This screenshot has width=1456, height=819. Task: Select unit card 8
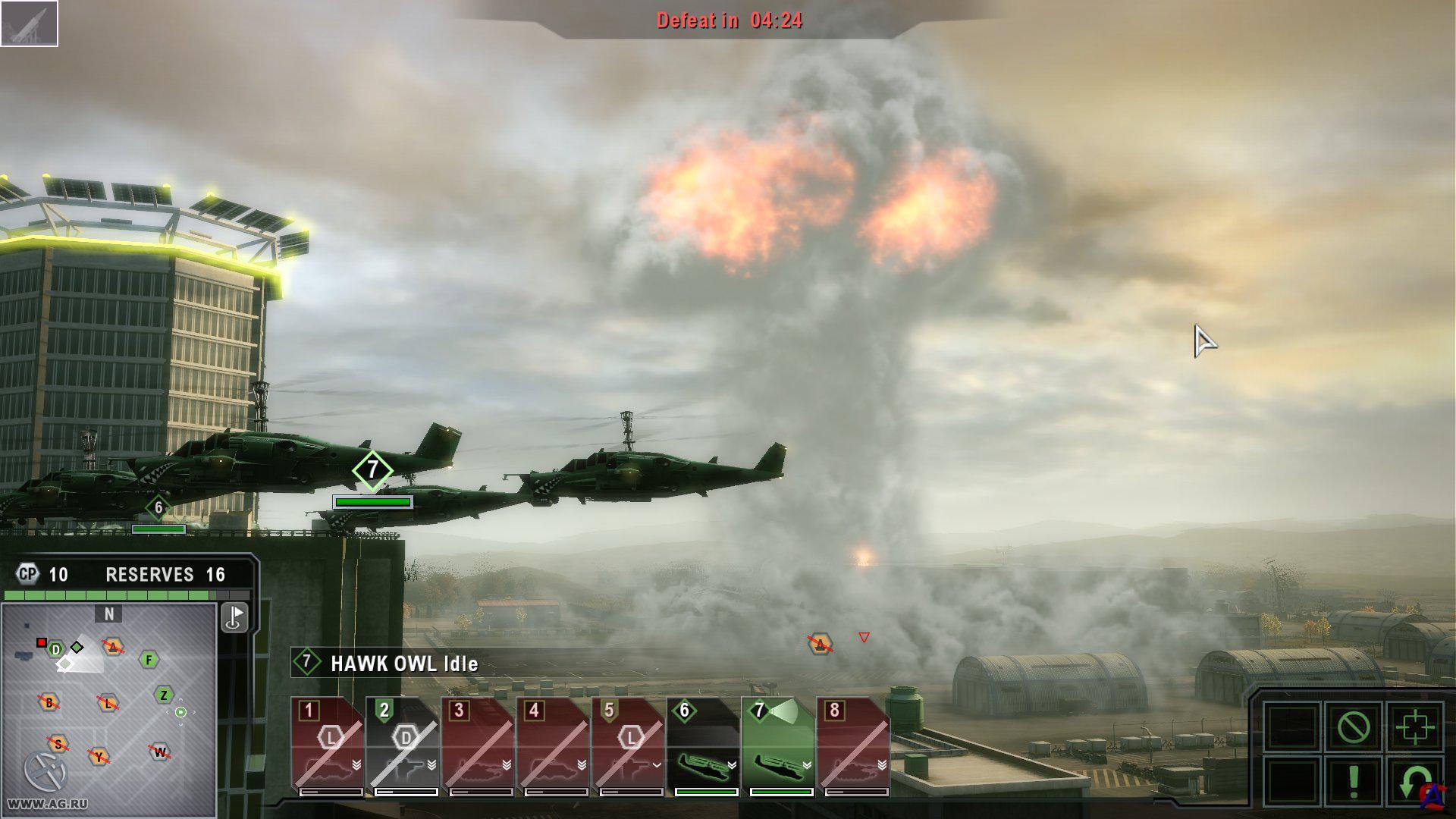[853, 747]
